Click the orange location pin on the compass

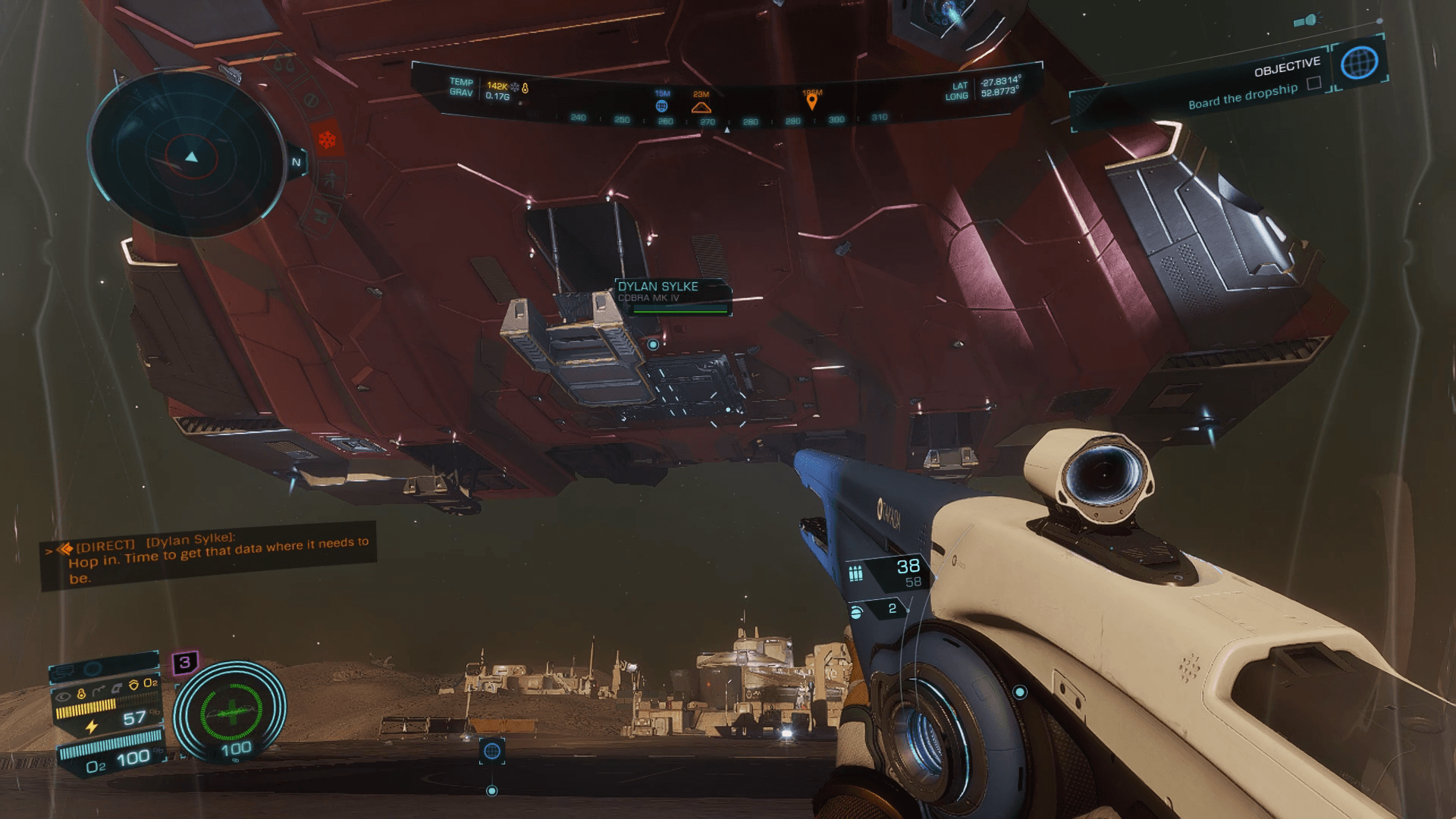tap(811, 100)
